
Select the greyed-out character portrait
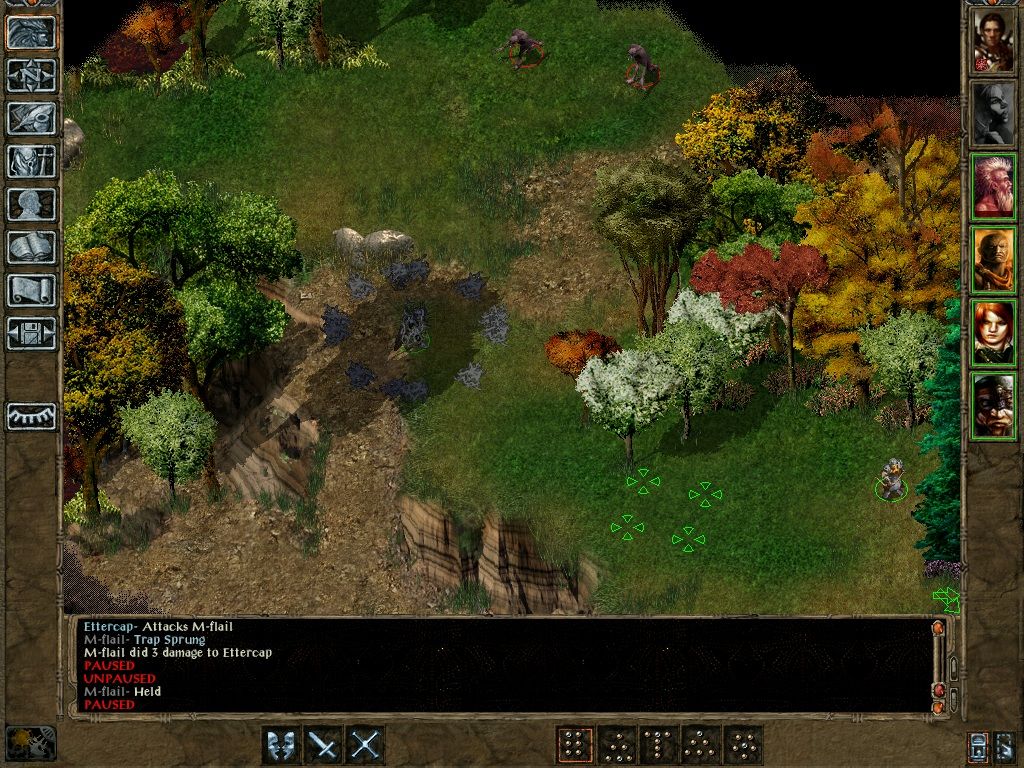[x=994, y=113]
